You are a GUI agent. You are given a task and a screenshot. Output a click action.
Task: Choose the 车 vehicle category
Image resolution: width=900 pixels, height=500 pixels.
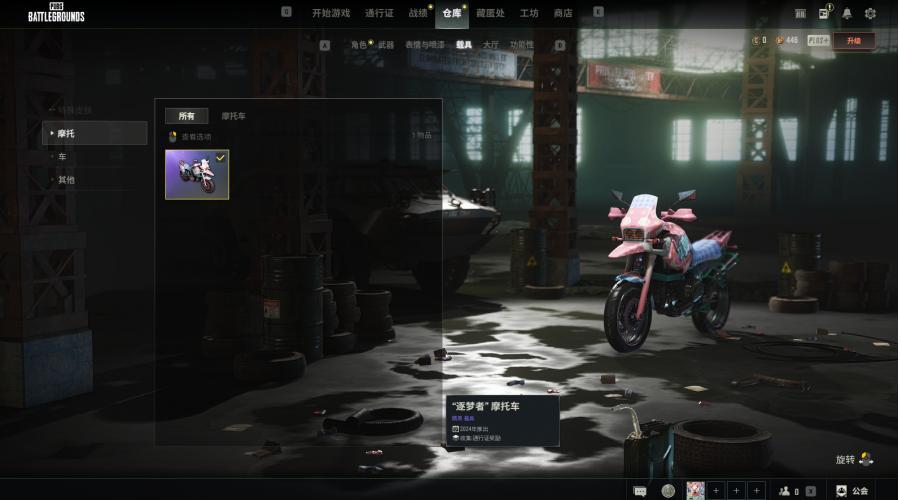pyautogui.click(x=62, y=157)
